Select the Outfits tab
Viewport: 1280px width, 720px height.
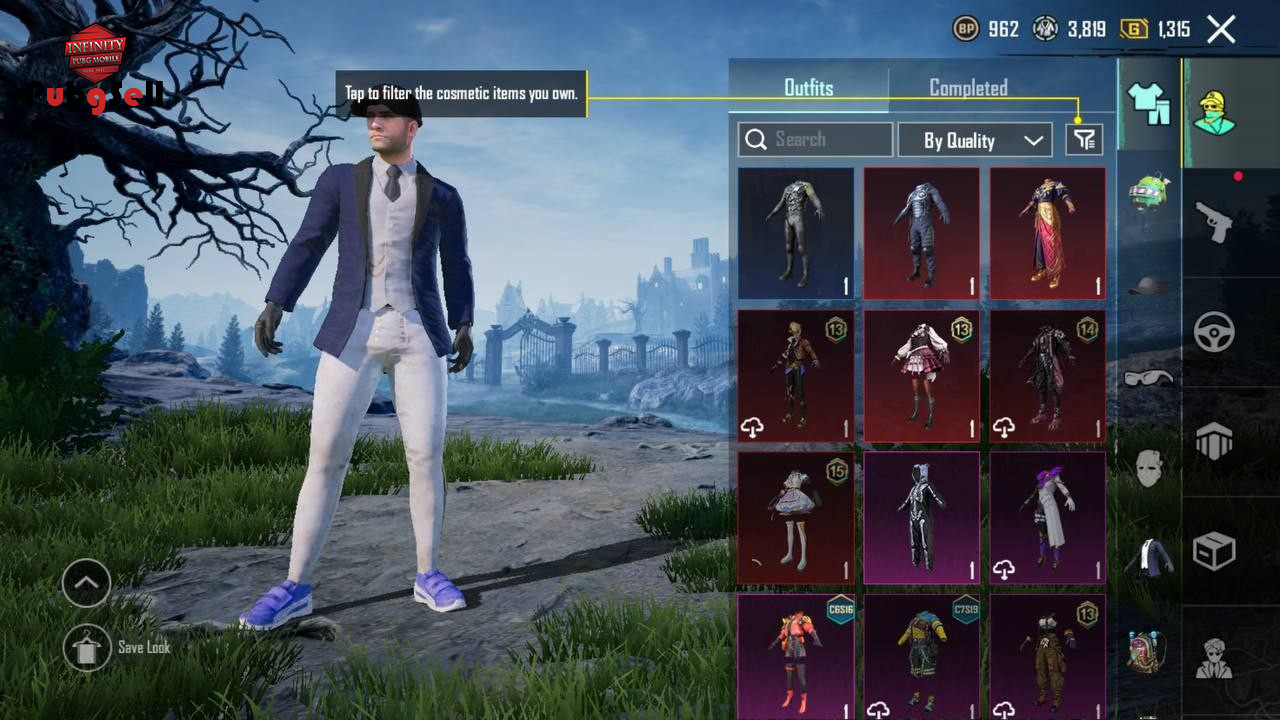(808, 88)
